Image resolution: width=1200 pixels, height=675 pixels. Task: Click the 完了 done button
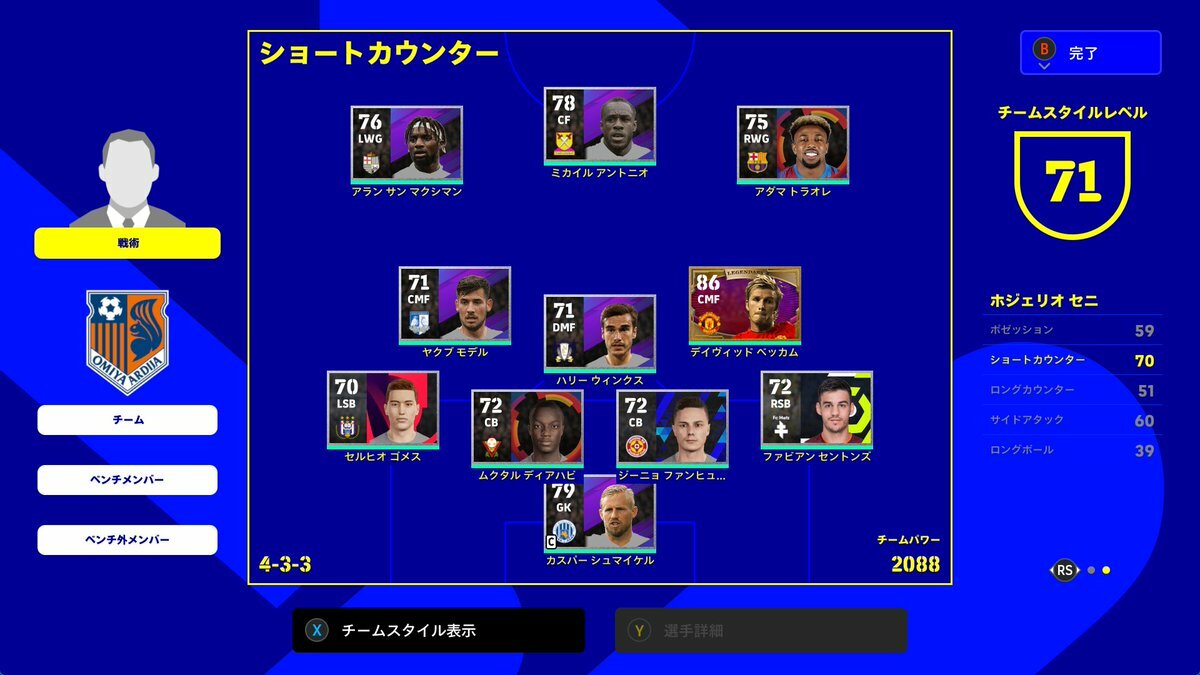tap(1090, 52)
